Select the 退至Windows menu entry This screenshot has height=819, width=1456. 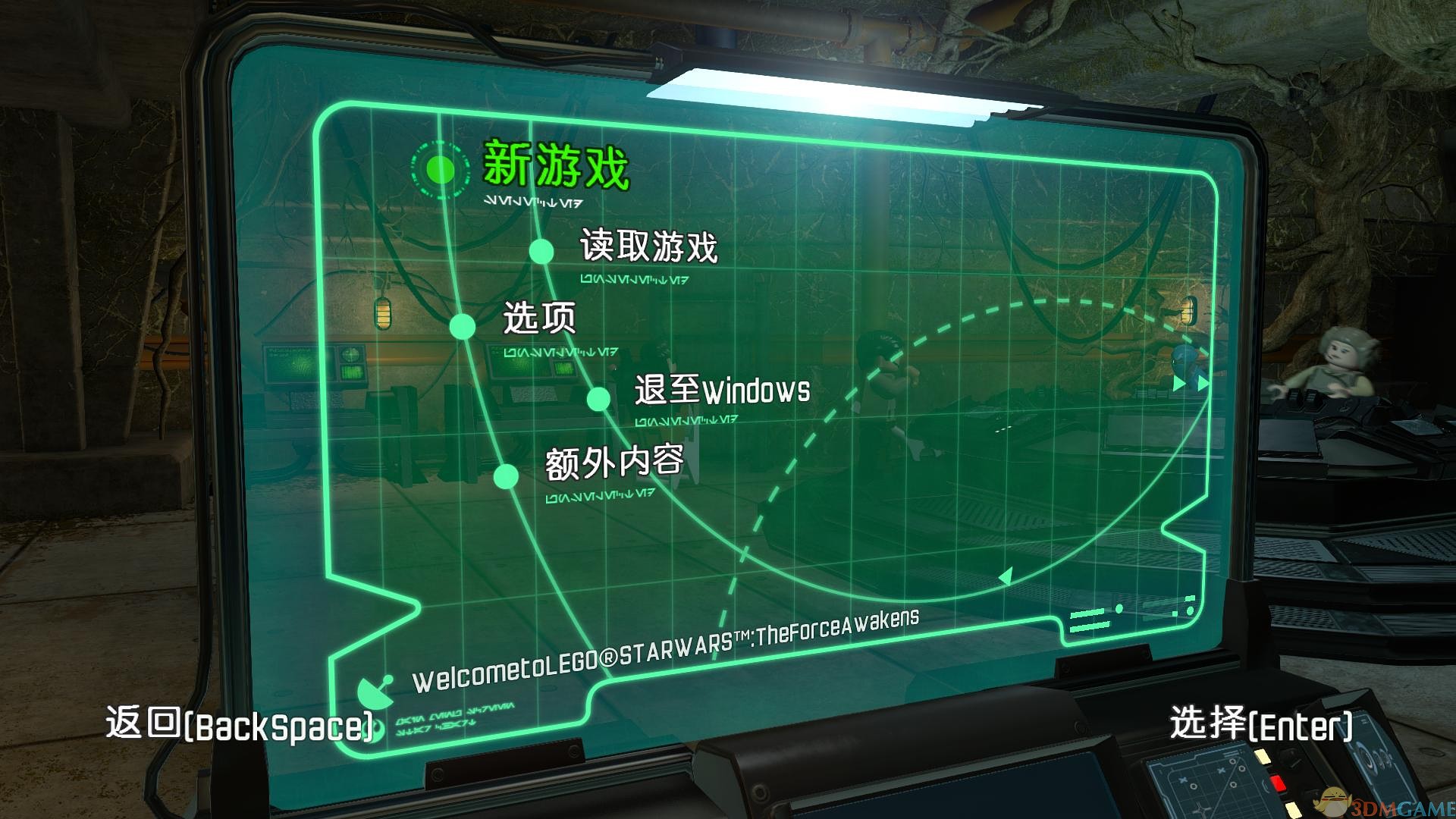click(720, 391)
